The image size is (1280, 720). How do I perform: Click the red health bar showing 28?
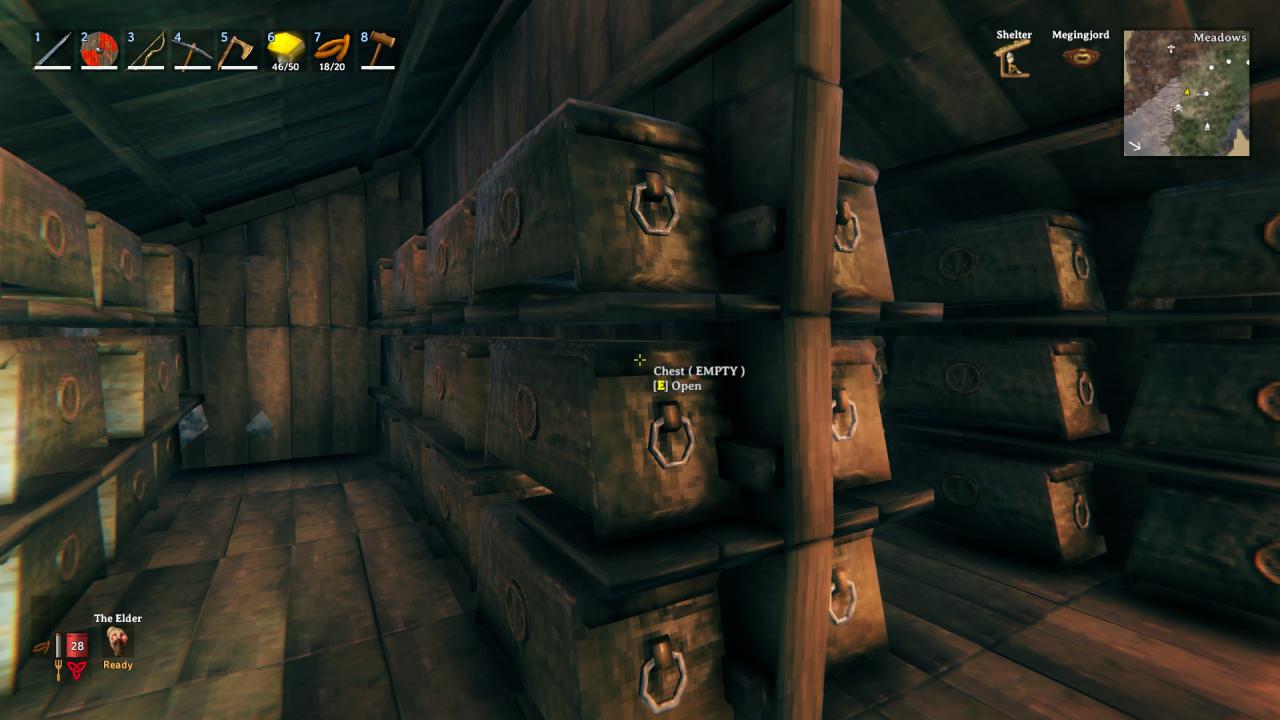[x=77, y=644]
